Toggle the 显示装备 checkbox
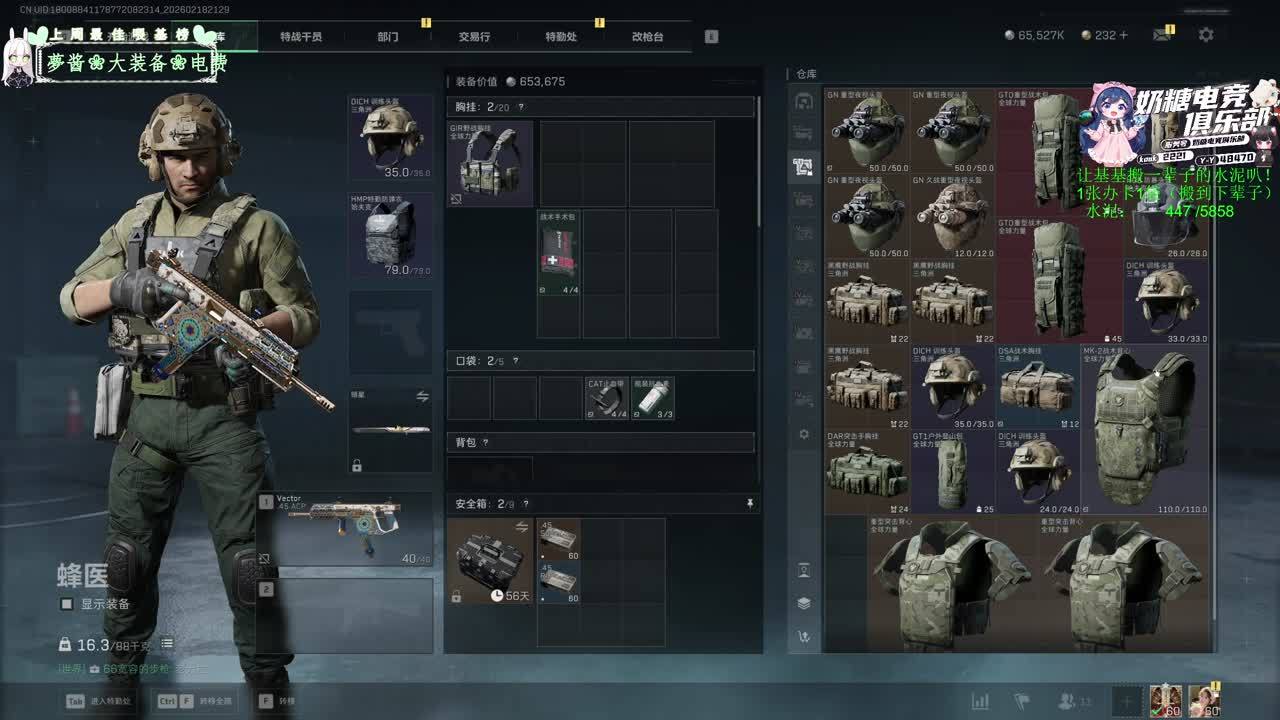Image resolution: width=1280 pixels, height=720 pixels. point(67,604)
